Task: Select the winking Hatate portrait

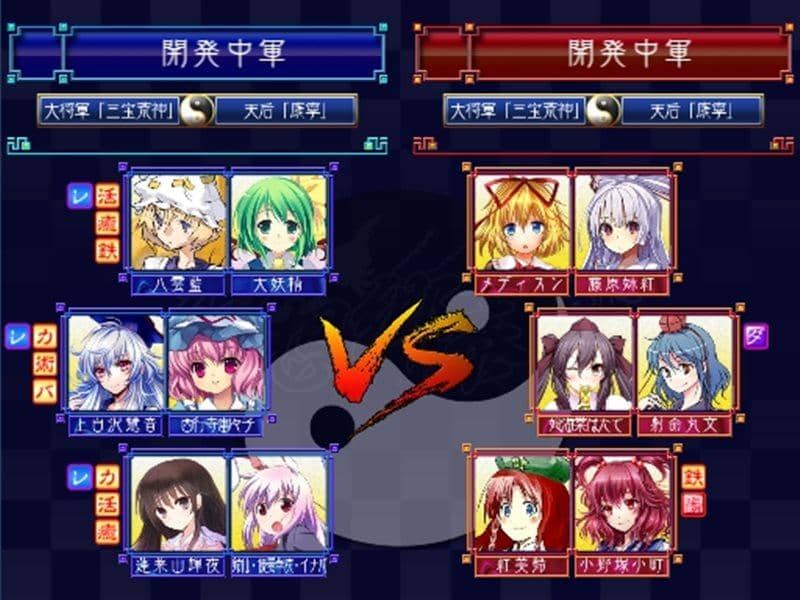Action: point(585,362)
